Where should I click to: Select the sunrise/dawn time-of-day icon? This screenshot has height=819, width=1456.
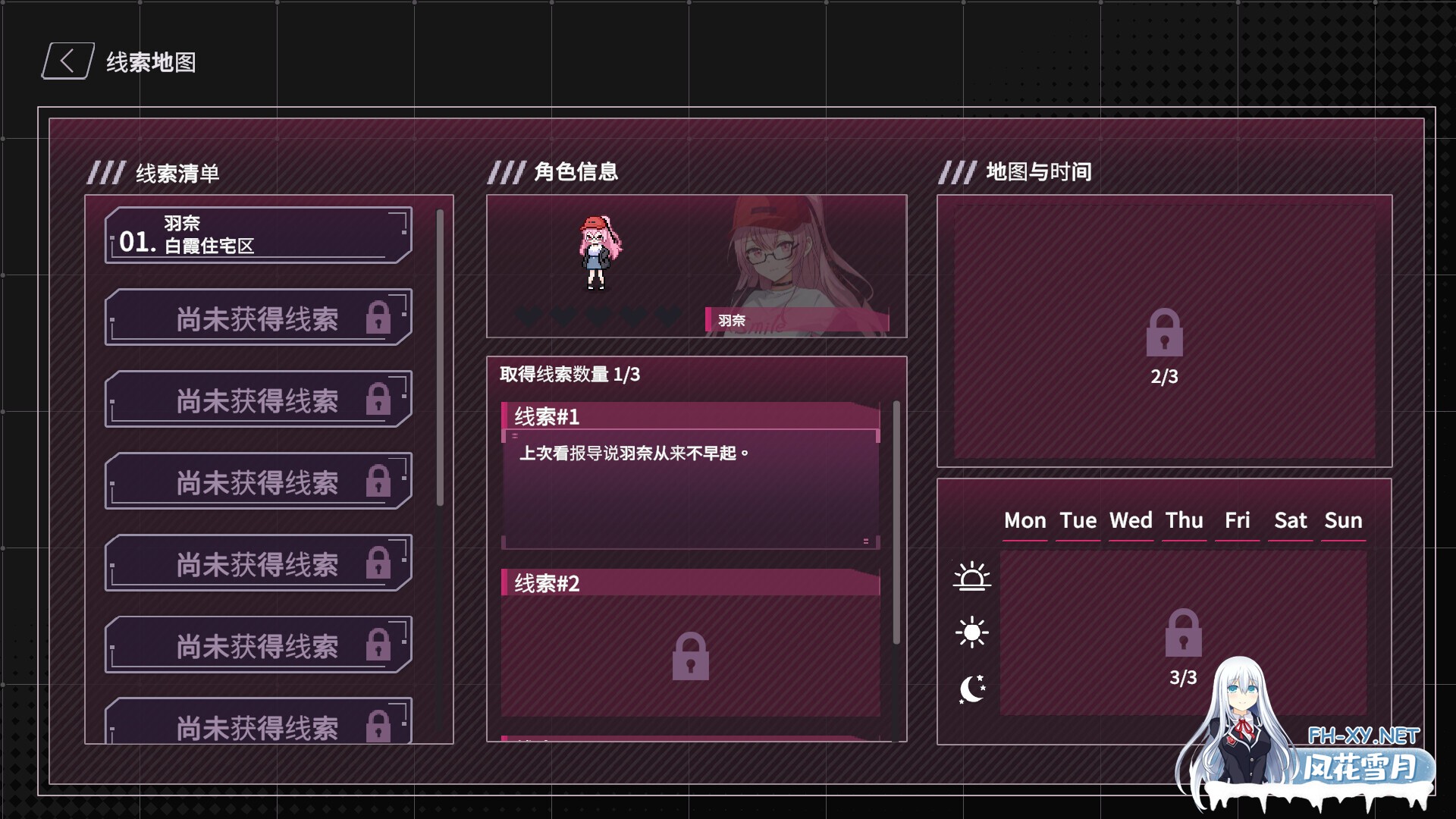coord(973,576)
